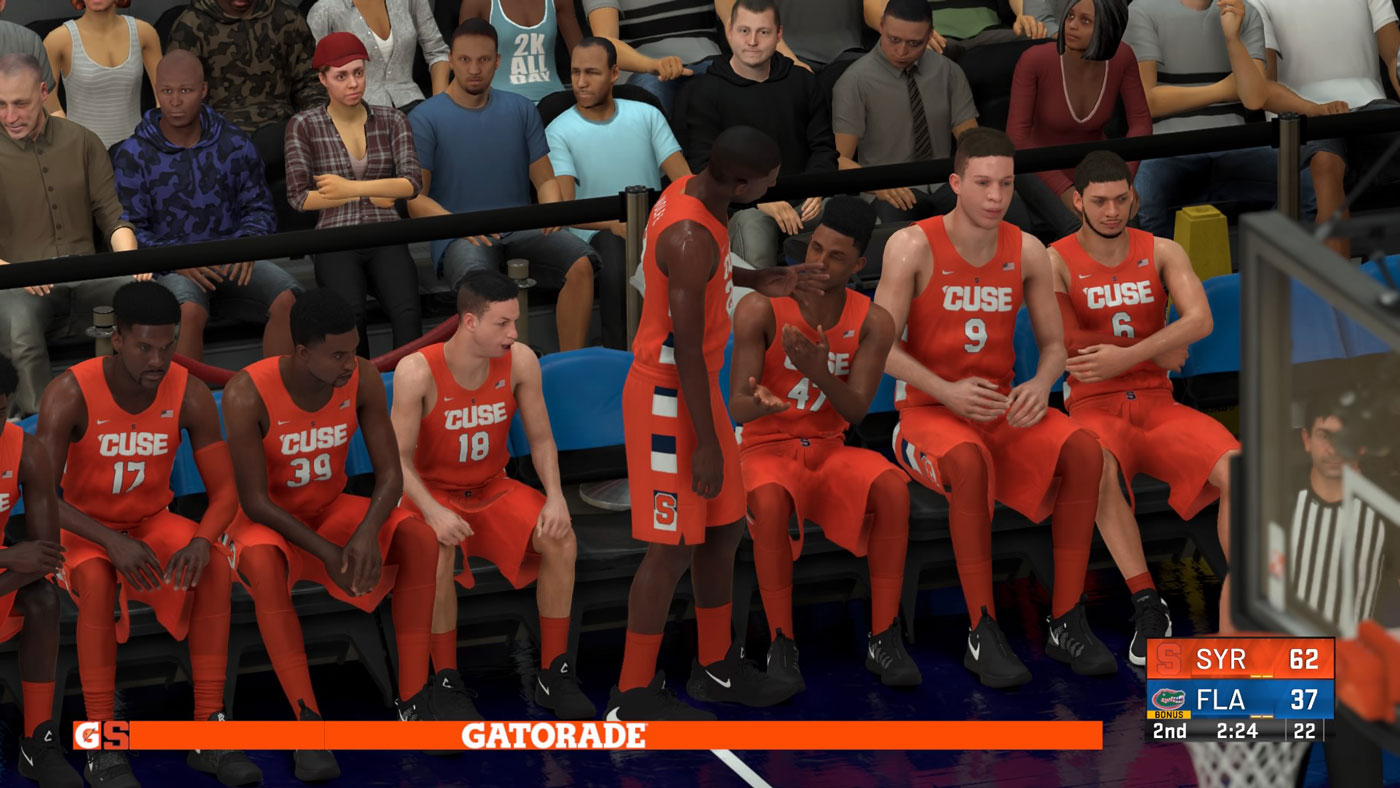Click the Syracuse timeout dashes
This screenshot has height=788, width=1400.
(x=1263, y=675)
